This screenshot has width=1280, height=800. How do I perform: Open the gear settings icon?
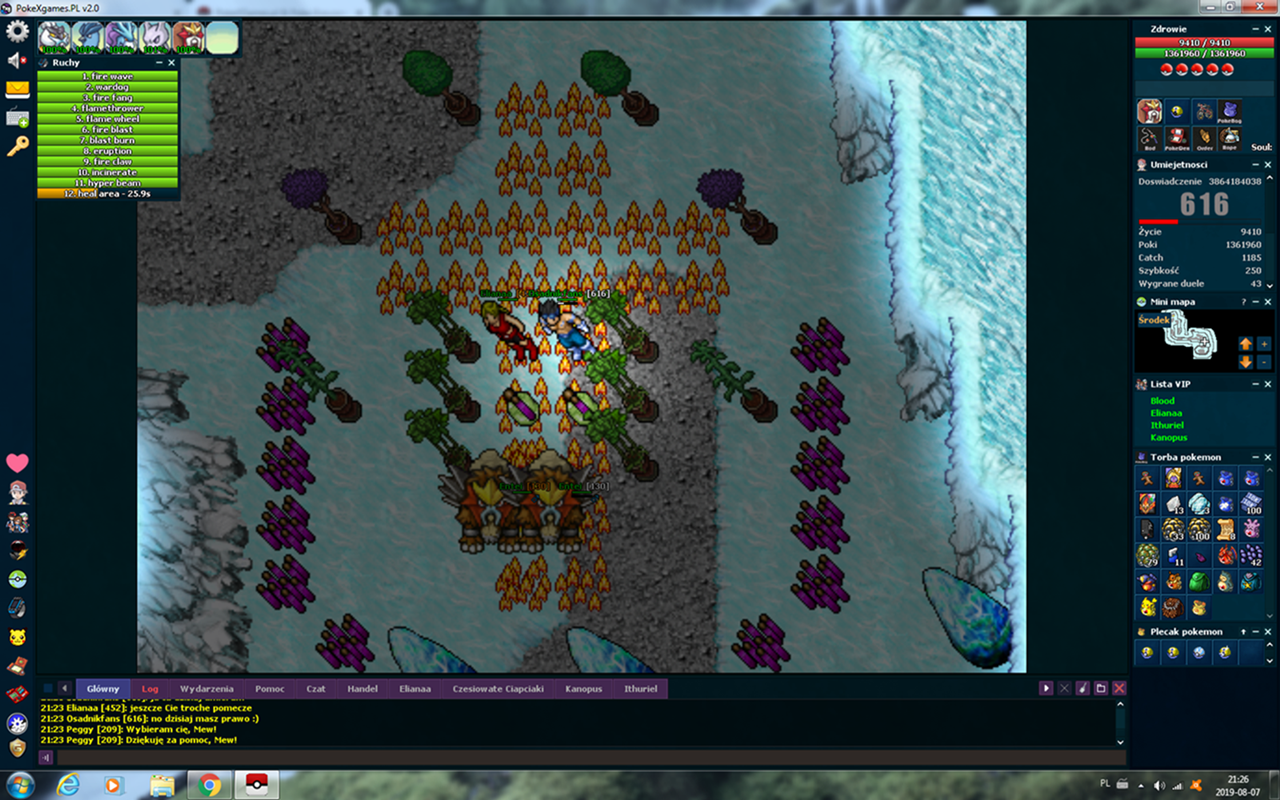[x=17, y=31]
